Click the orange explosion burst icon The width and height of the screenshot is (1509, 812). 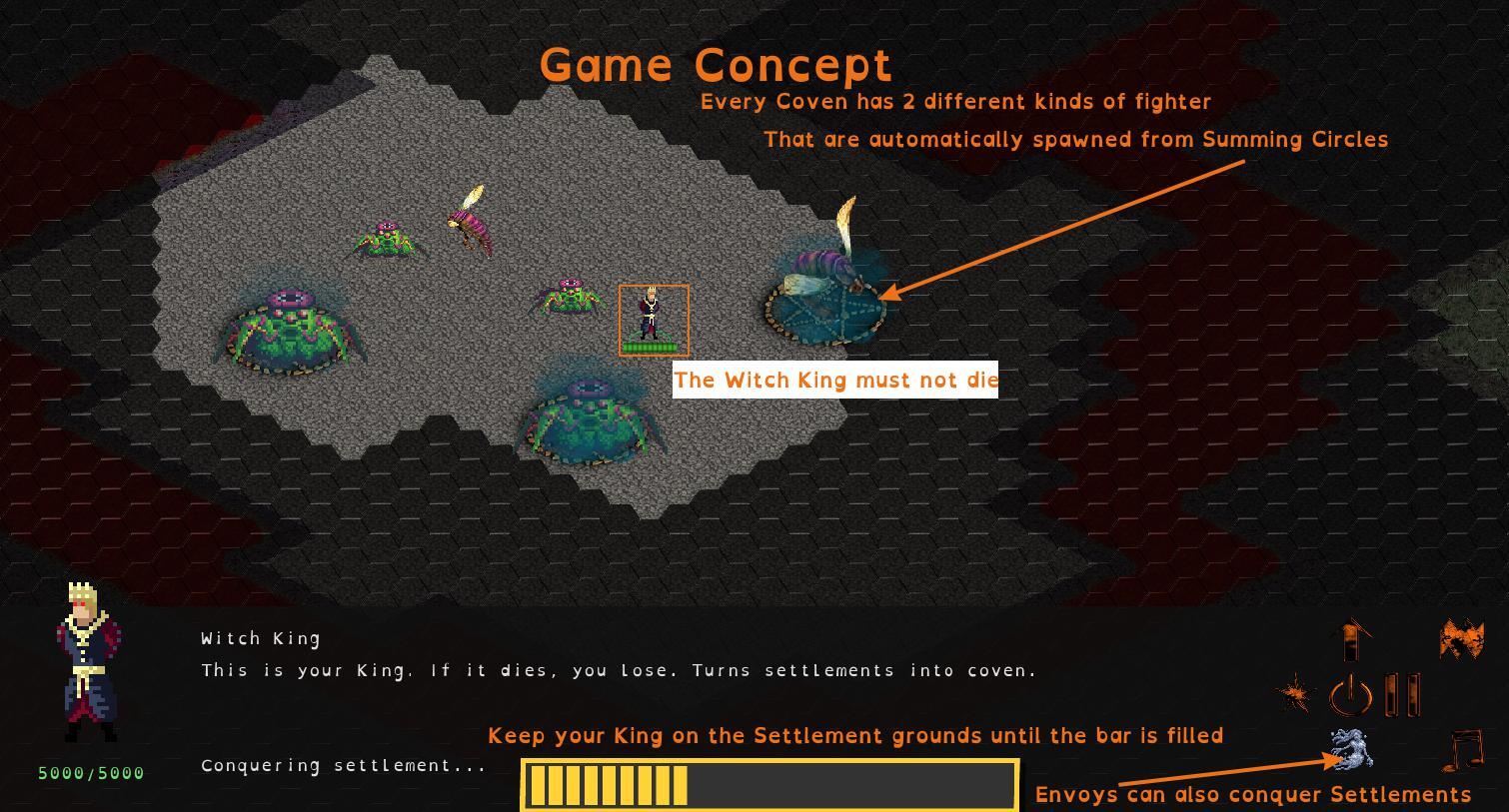pyautogui.click(x=1296, y=690)
